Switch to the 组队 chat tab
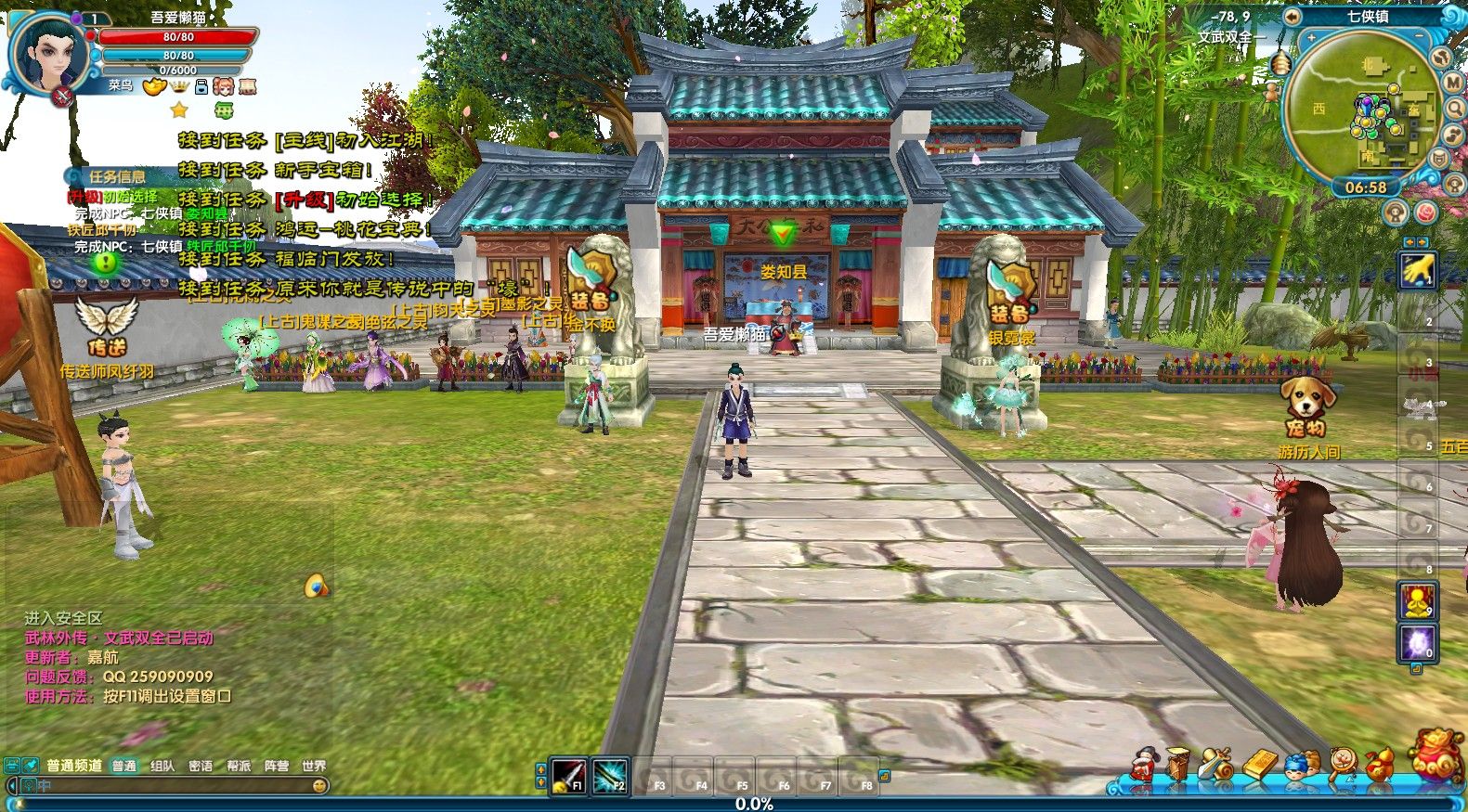The height and width of the screenshot is (812, 1468). (x=162, y=766)
